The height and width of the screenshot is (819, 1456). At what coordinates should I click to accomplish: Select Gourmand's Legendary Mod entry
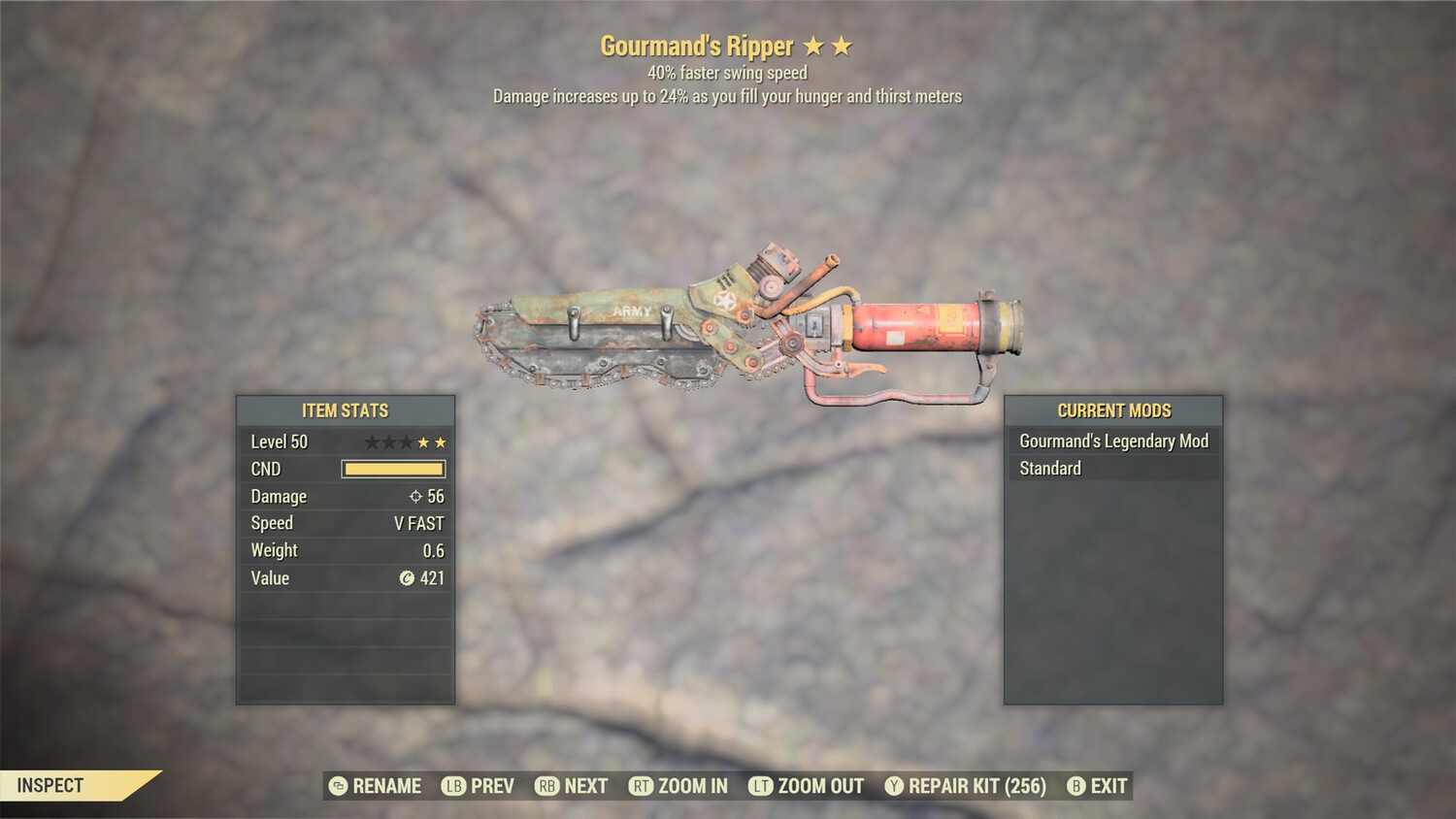(x=1112, y=441)
